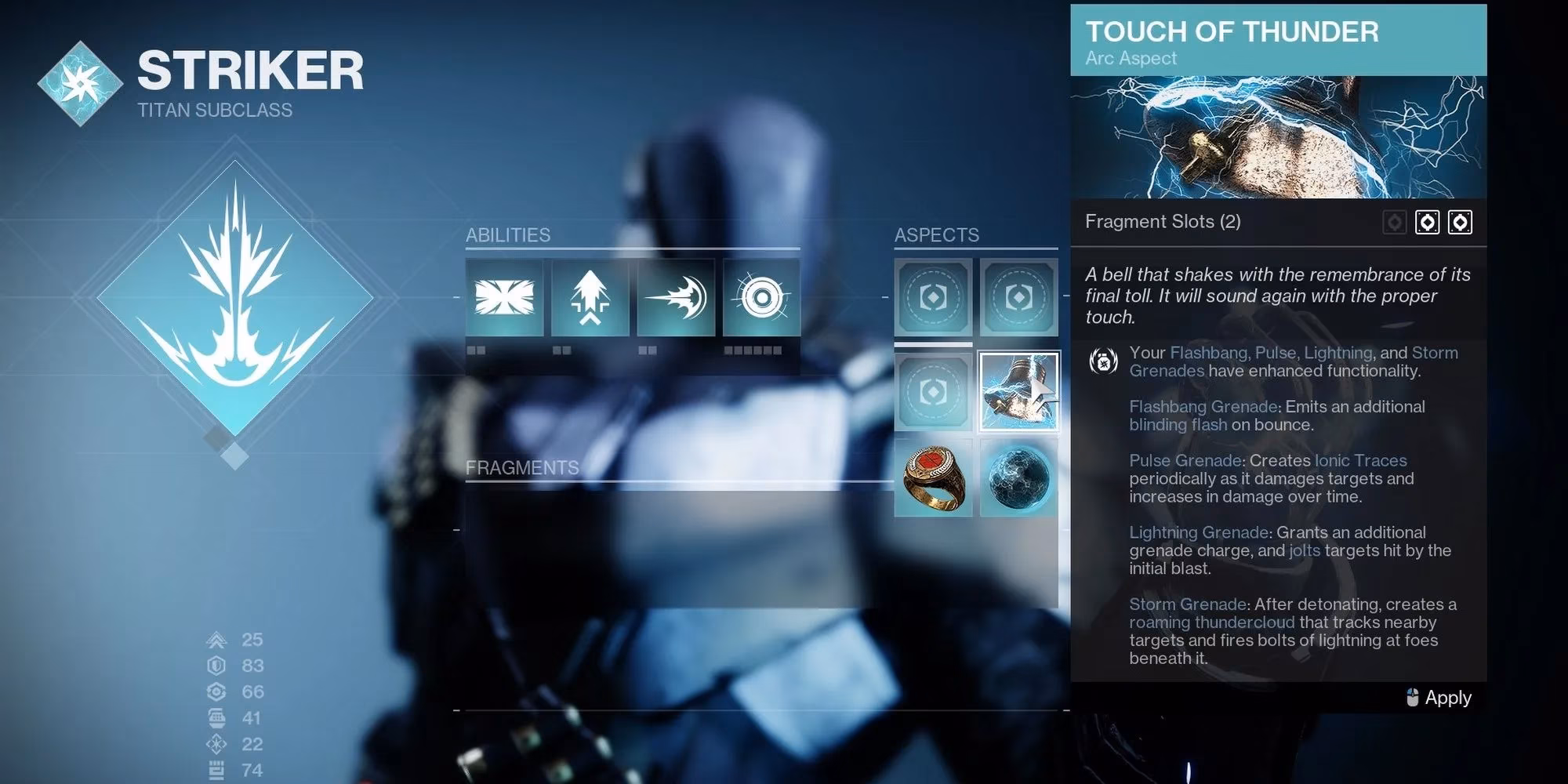Open the ASPECTS section header

(938, 234)
